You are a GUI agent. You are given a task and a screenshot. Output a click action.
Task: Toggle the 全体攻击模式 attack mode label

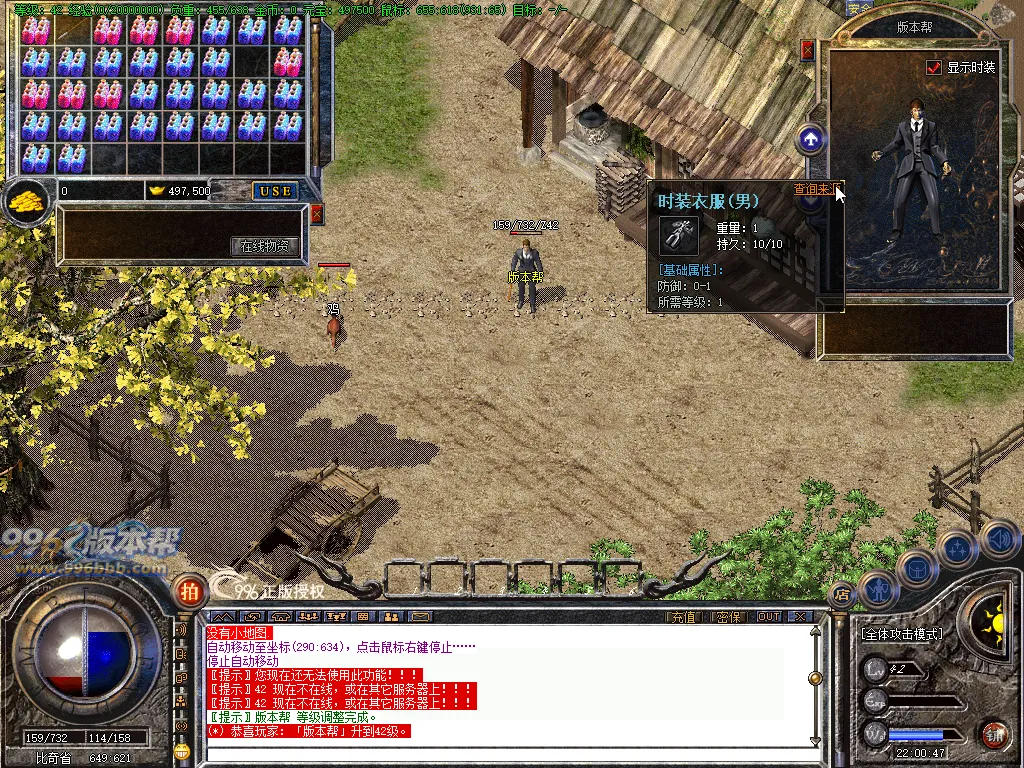click(x=901, y=634)
